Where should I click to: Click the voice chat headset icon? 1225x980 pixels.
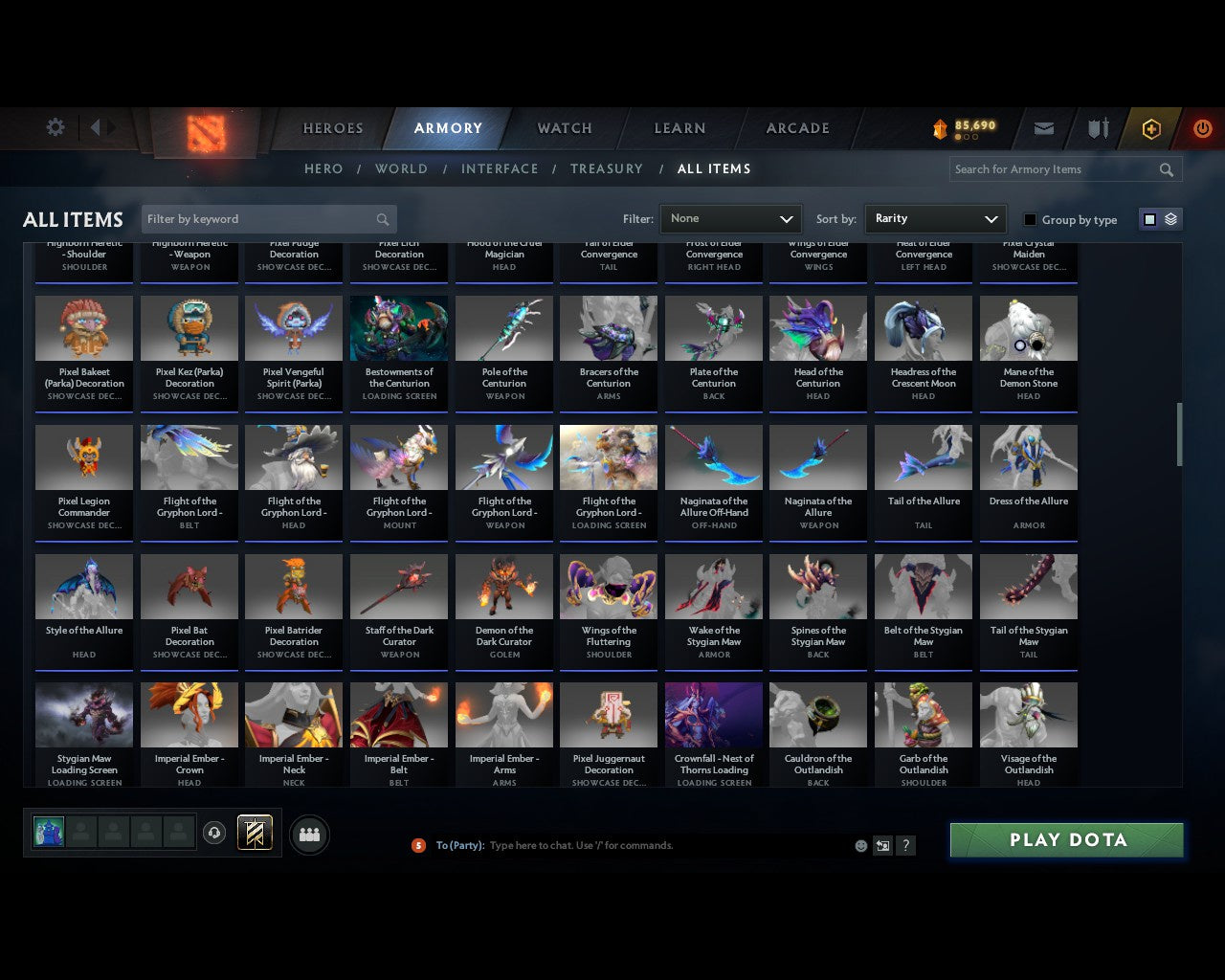tap(215, 832)
